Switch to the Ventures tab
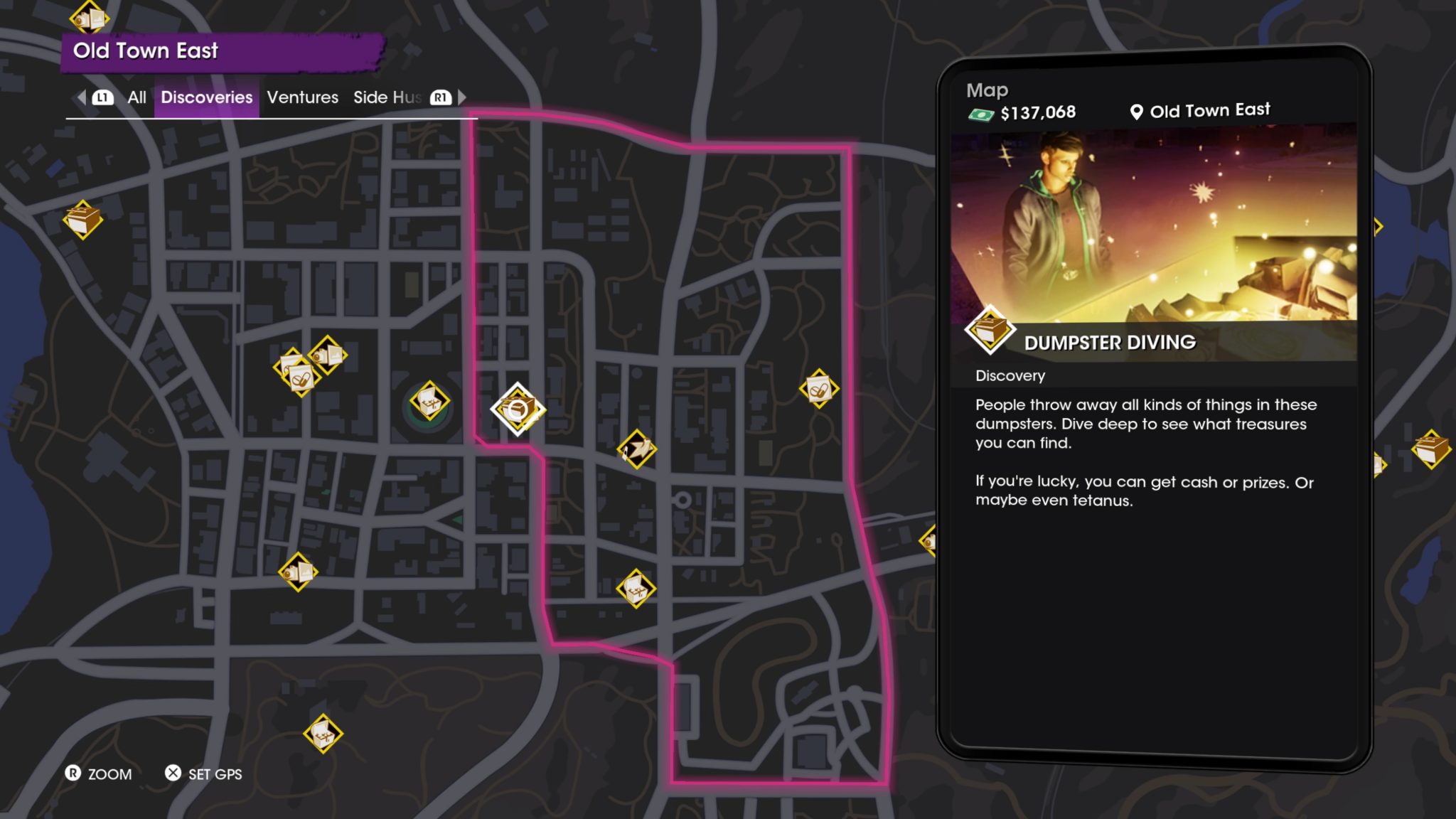The width and height of the screenshot is (1456, 819). (x=302, y=97)
